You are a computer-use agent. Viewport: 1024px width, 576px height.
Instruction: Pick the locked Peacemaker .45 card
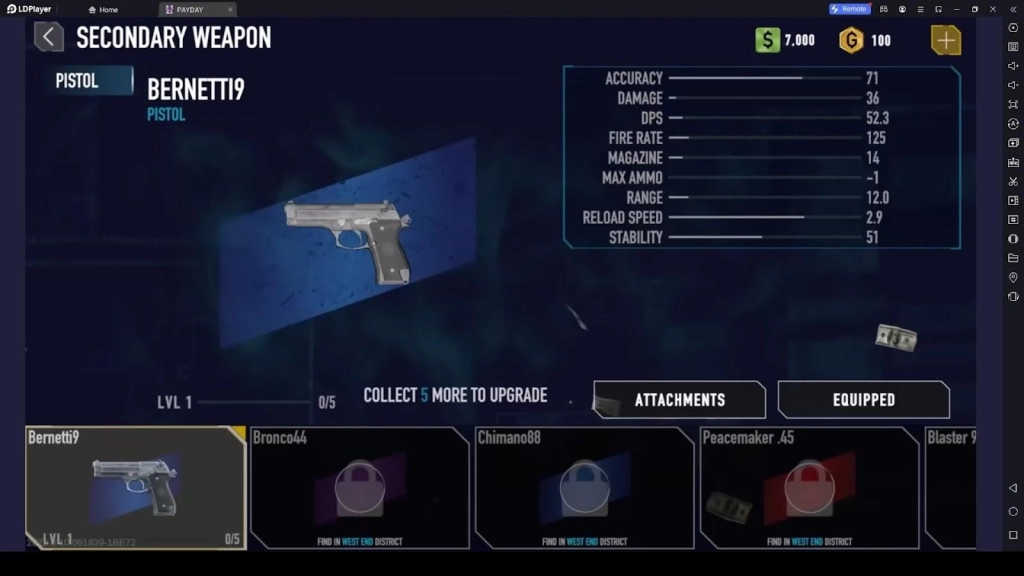809,487
